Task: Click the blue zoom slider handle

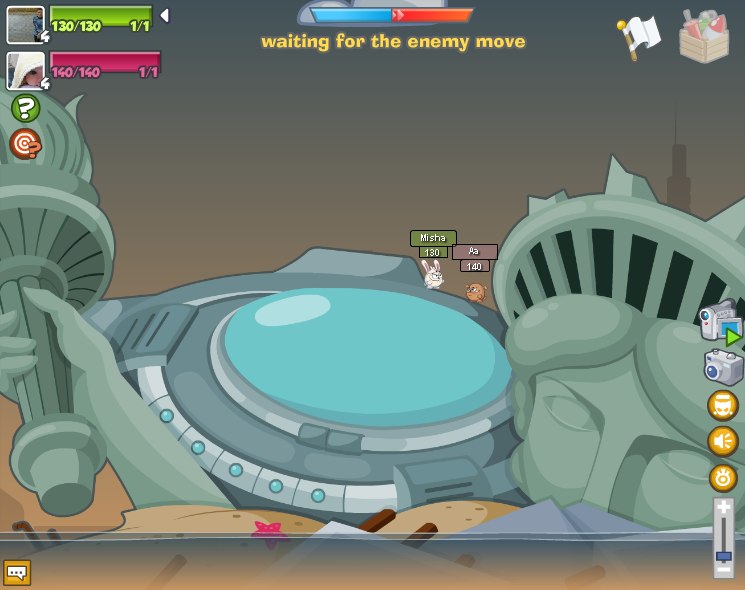Action: pyautogui.click(x=723, y=556)
